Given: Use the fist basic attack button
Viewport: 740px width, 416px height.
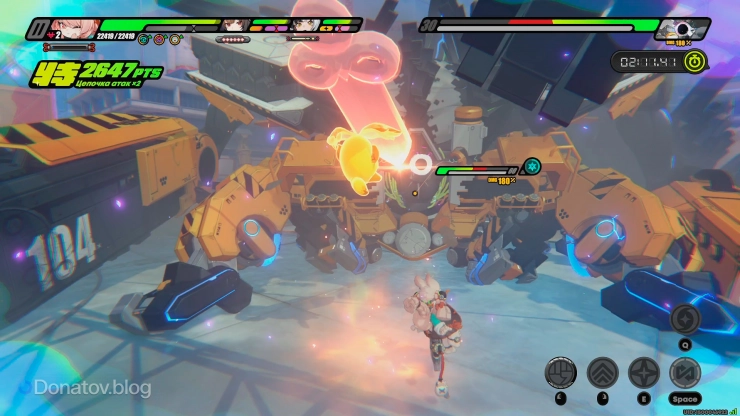Looking at the screenshot, I should [559, 372].
